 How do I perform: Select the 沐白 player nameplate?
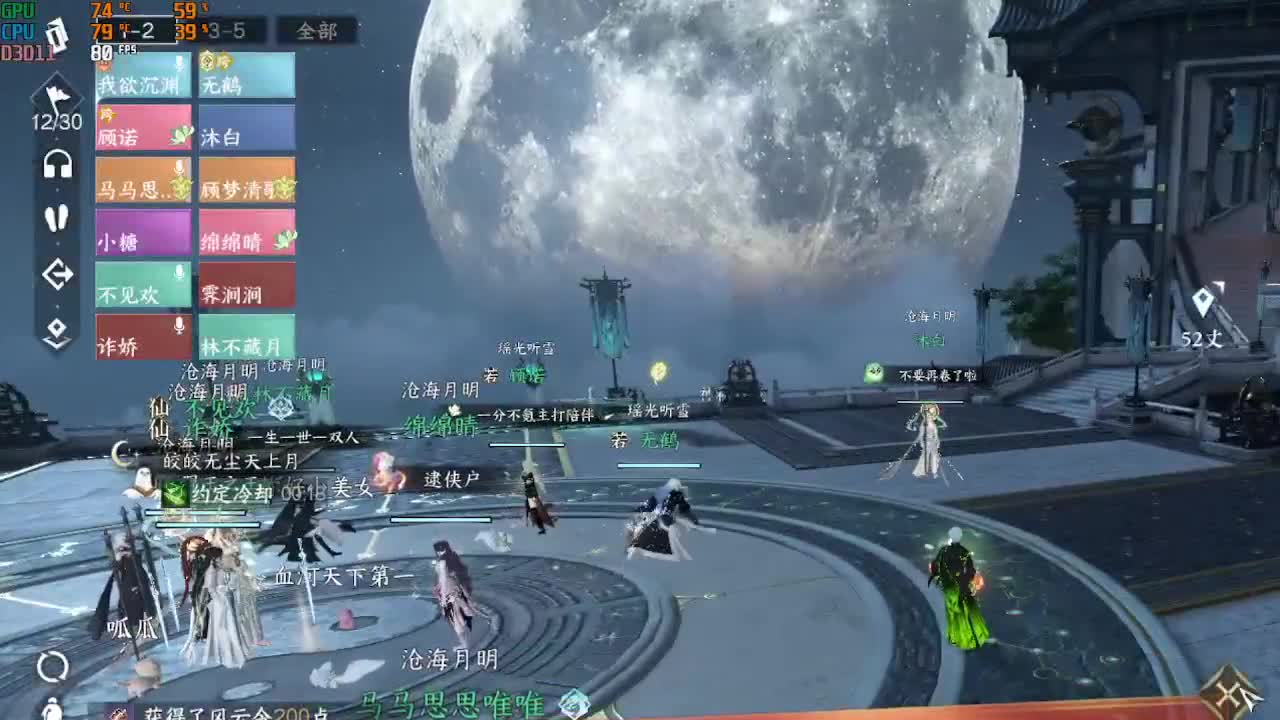[246, 130]
